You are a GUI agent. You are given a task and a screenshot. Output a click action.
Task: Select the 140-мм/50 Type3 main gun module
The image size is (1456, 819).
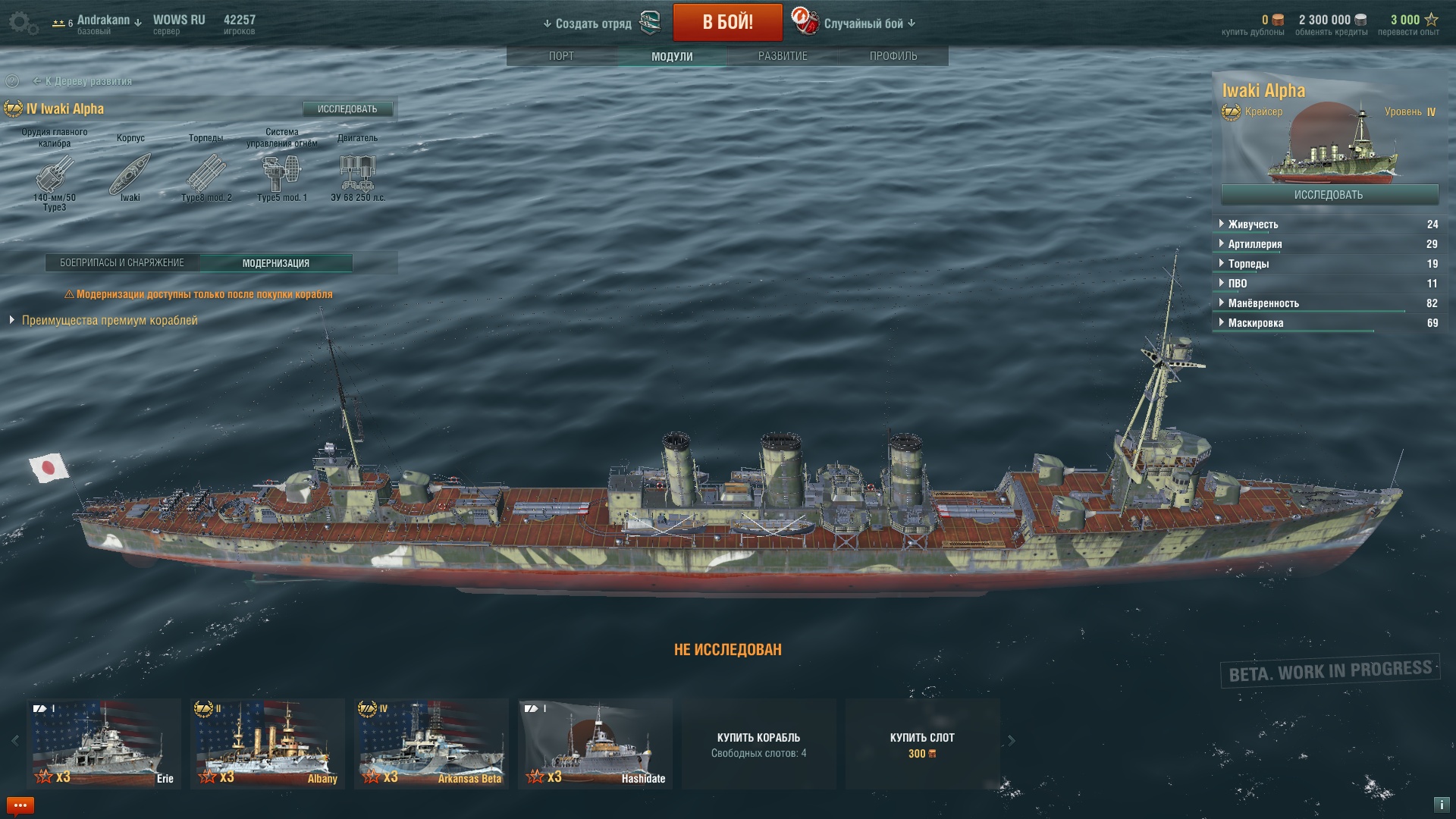pyautogui.click(x=55, y=174)
